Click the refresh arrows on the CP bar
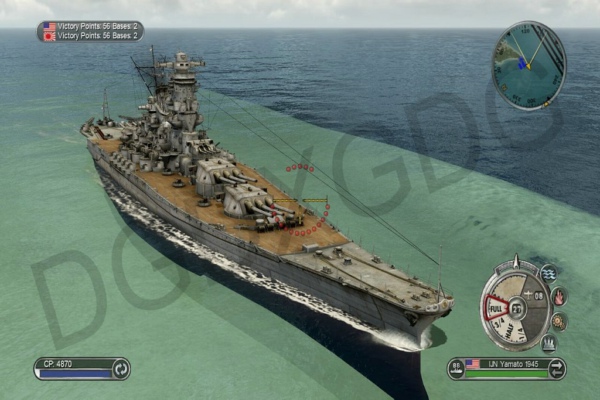600x400 pixels. (x=120, y=368)
